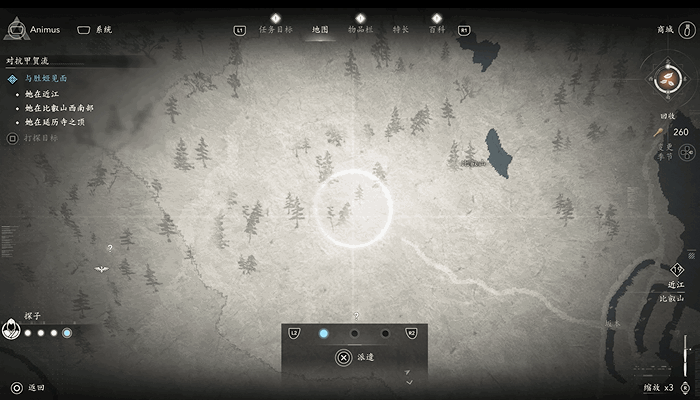
Task: Open the 系统 system menu
Action: (95, 30)
